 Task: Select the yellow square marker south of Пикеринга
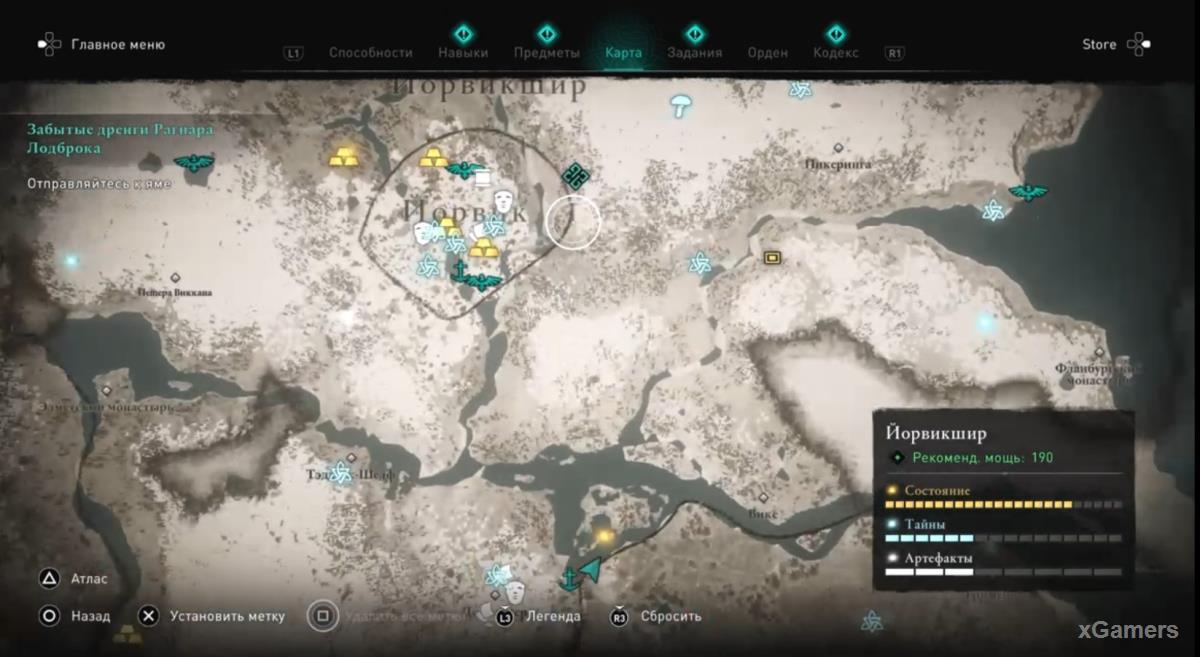pos(772,258)
